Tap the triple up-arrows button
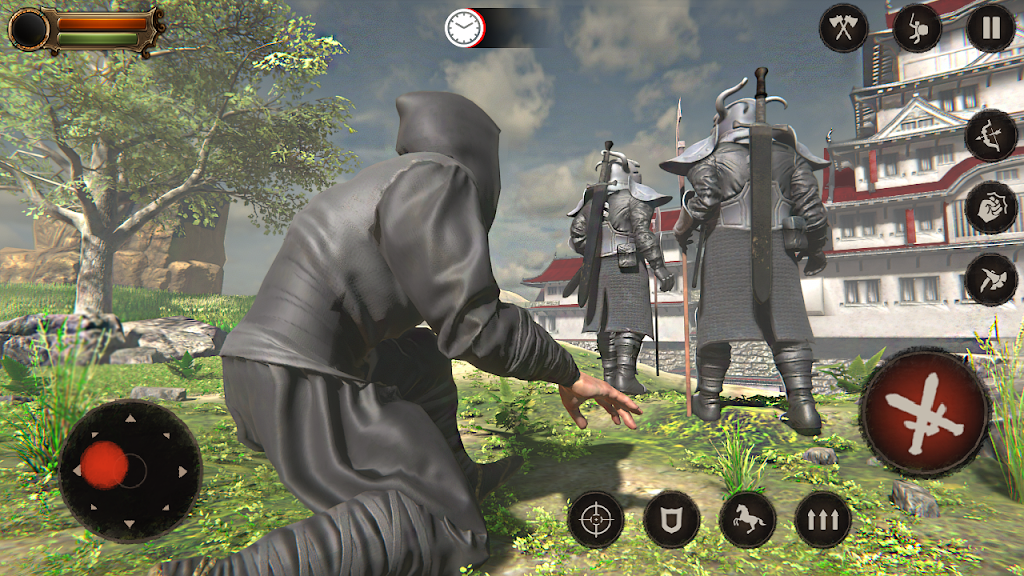 tap(823, 519)
